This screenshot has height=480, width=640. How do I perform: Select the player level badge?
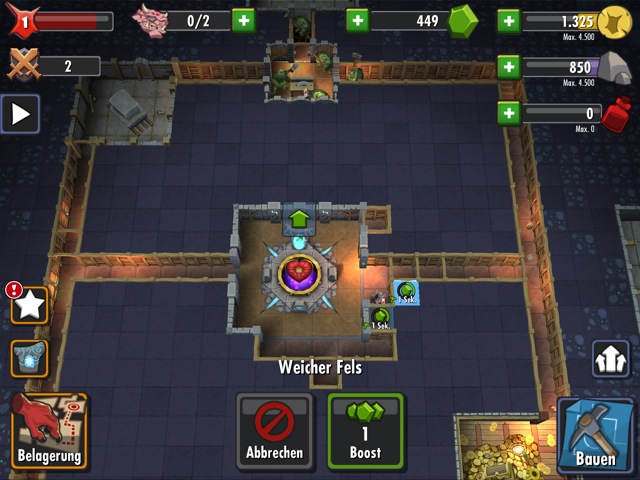24,20
